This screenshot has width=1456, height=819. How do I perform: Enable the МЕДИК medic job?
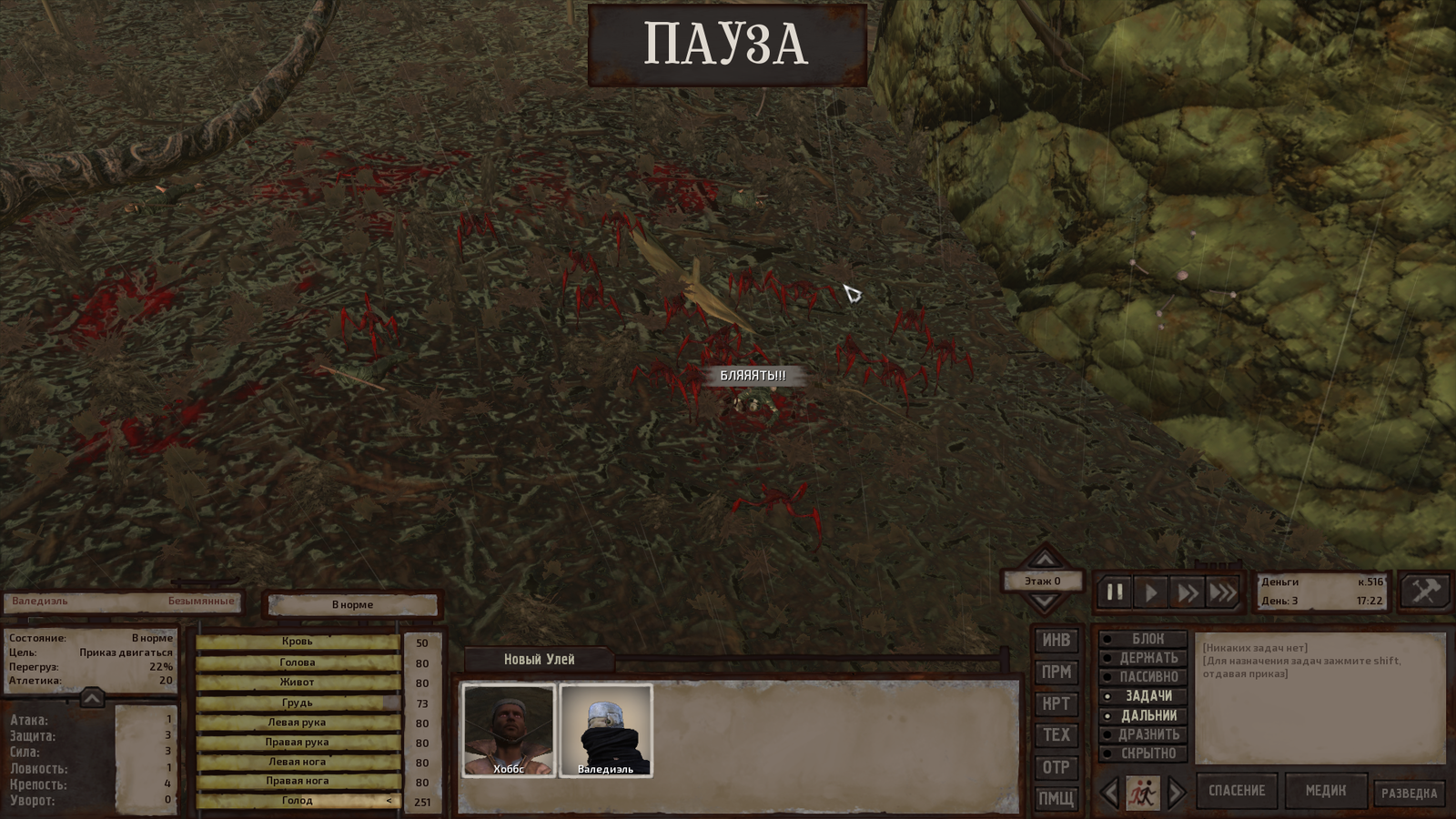[x=1325, y=791]
